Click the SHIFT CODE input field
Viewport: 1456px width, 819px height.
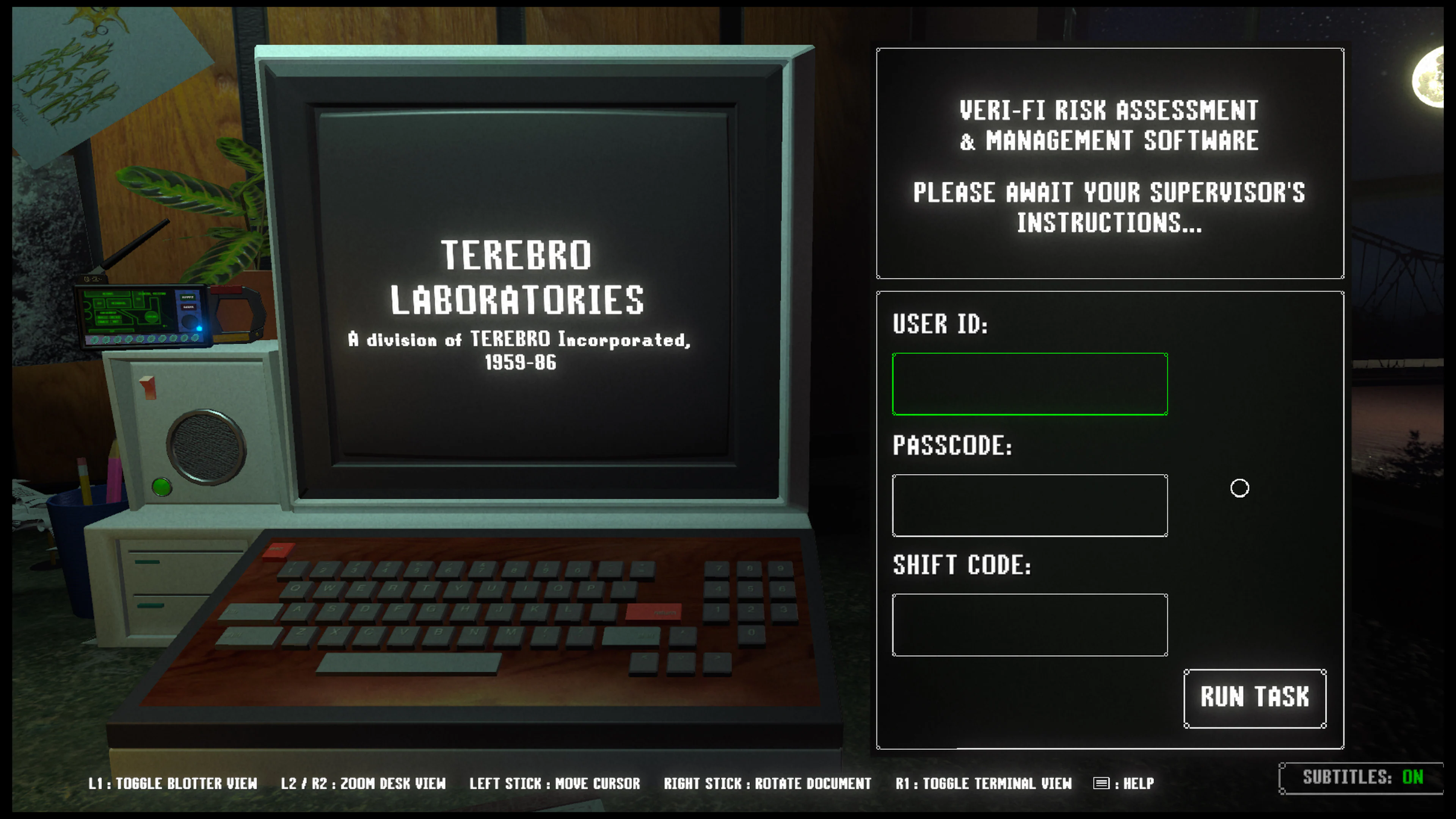pyautogui.click(x=1029, y=624)
